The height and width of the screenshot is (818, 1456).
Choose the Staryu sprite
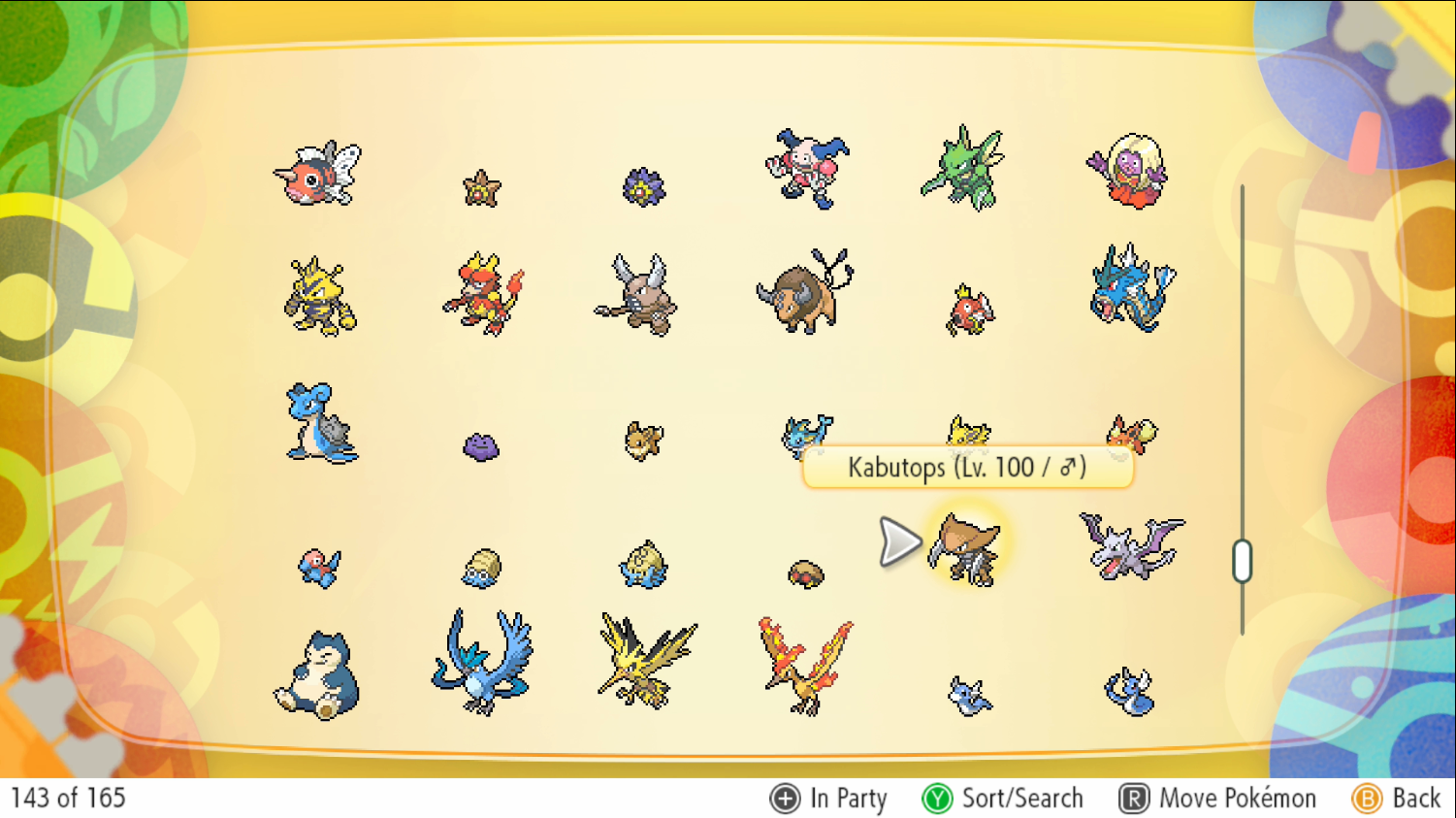tap(481, 188)
